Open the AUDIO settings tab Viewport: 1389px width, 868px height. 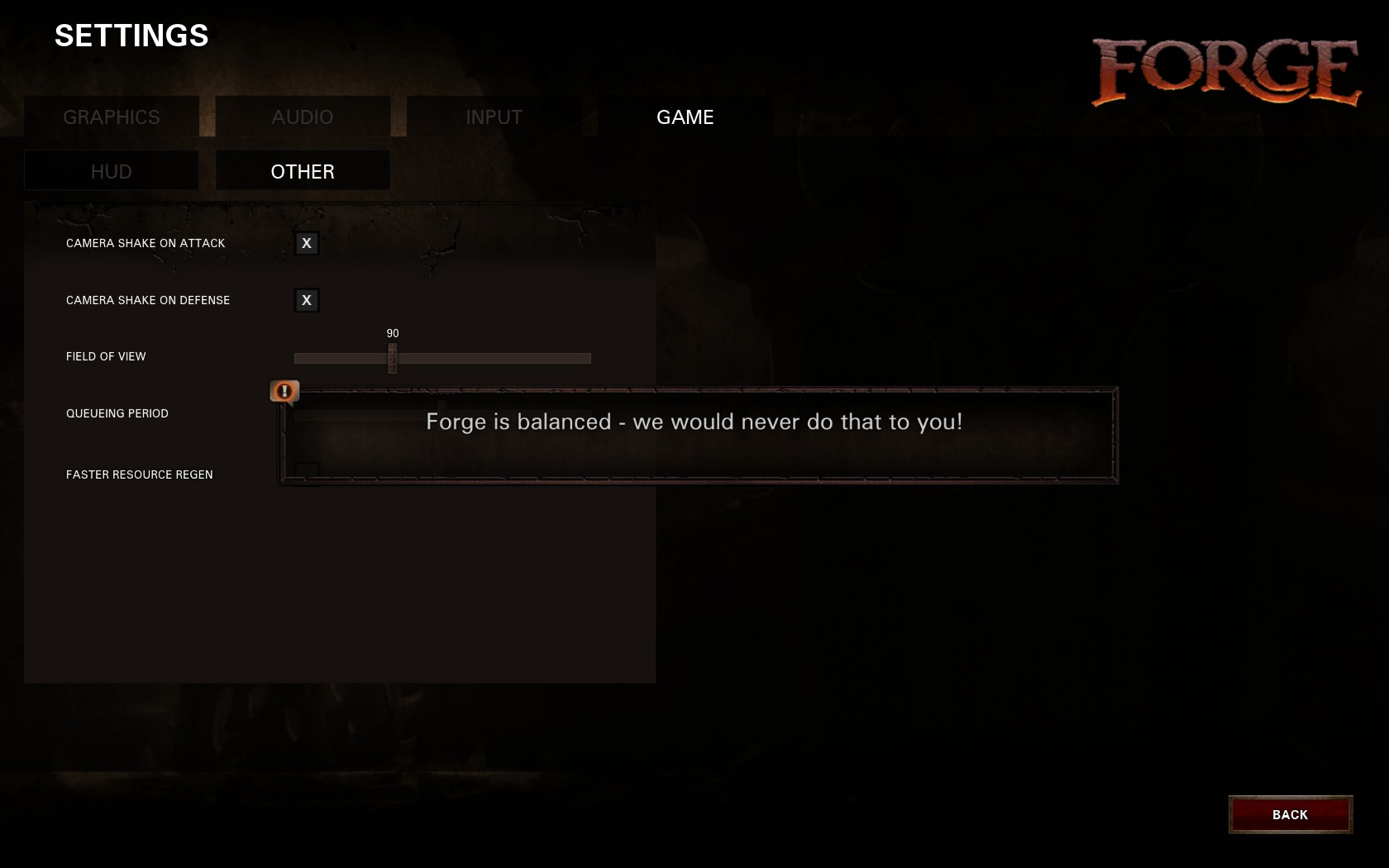tap(302, 117)
